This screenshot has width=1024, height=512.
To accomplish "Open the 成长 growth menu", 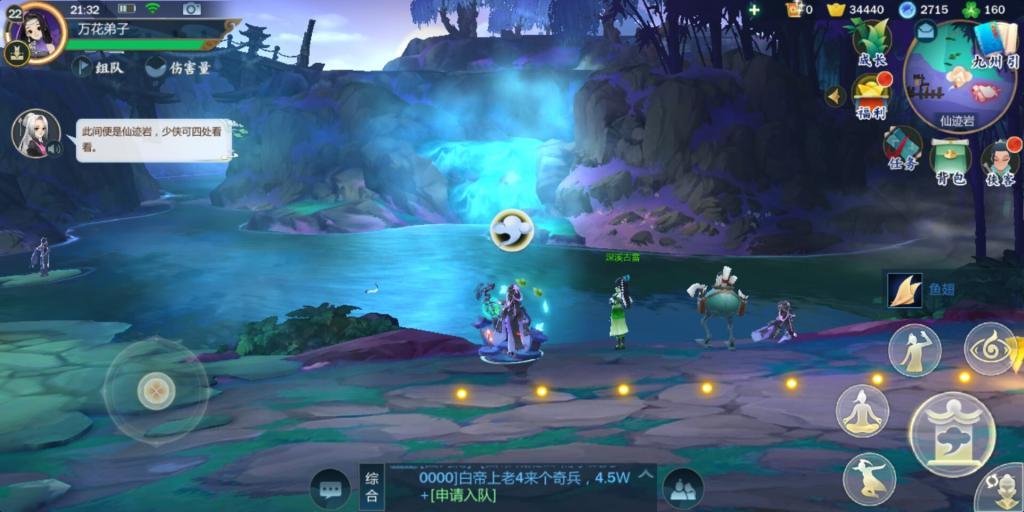I will (x=871, y=43).
